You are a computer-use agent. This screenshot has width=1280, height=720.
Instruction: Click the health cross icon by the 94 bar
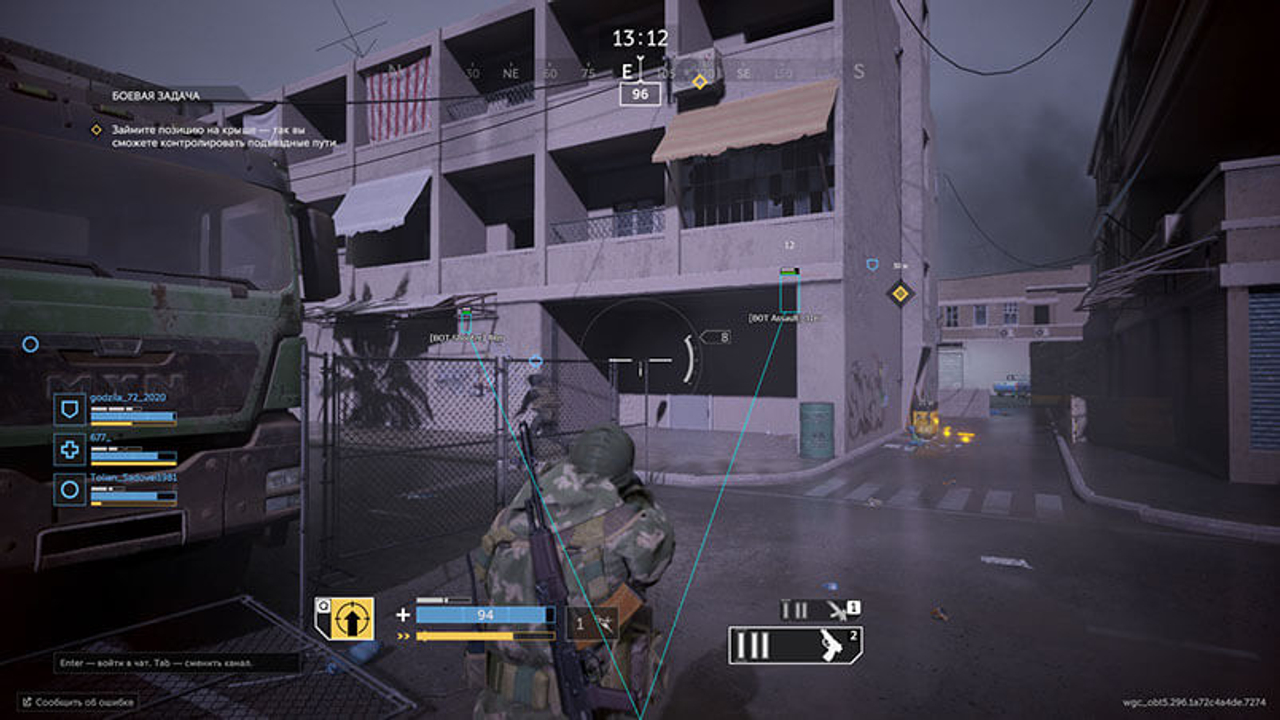[404, 614]
